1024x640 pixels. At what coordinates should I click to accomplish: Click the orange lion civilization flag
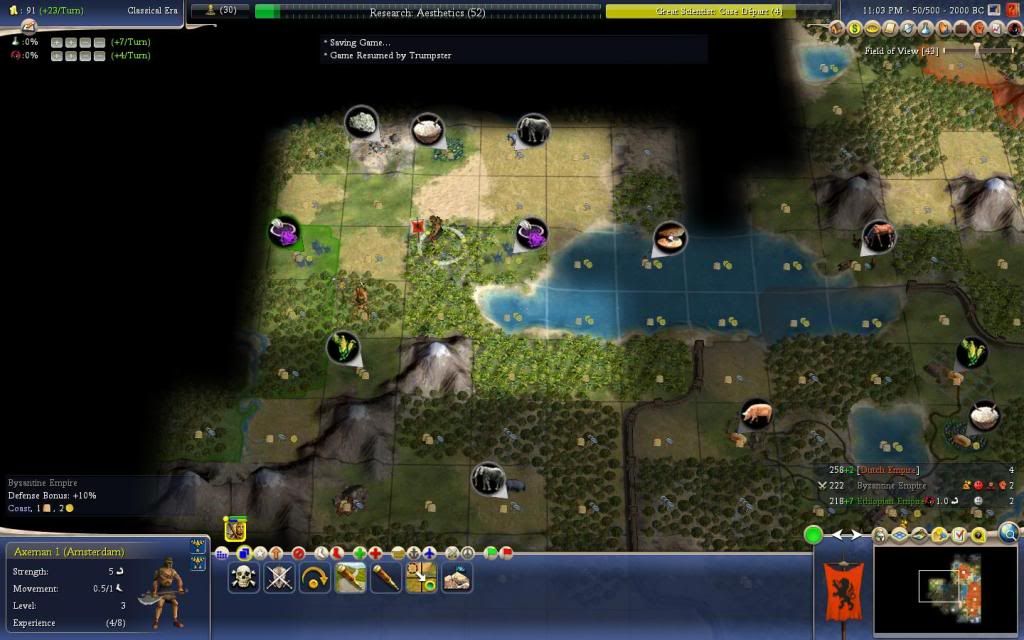[x=842, y=590]
